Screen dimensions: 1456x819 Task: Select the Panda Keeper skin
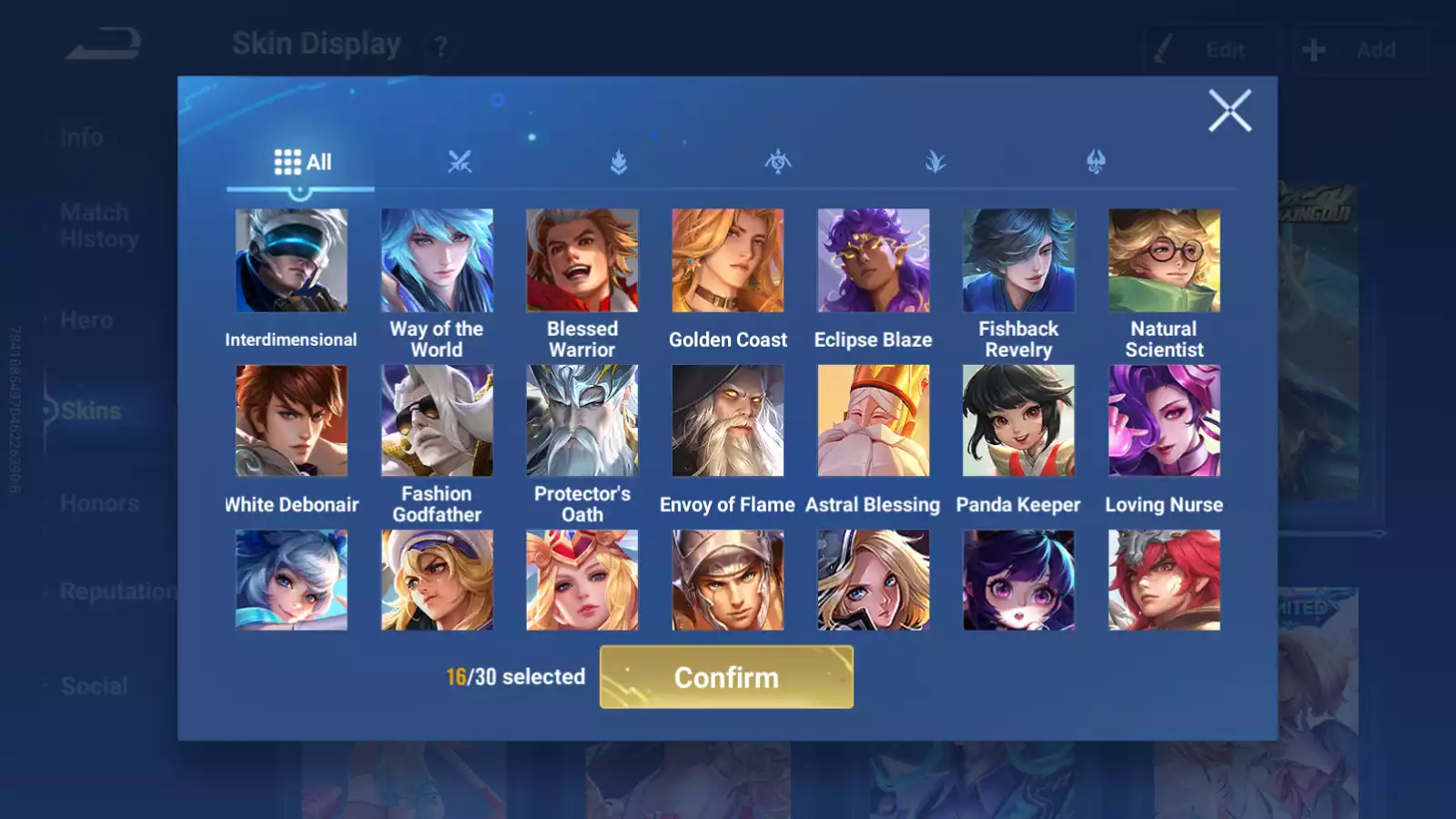tap(1018, 420)
